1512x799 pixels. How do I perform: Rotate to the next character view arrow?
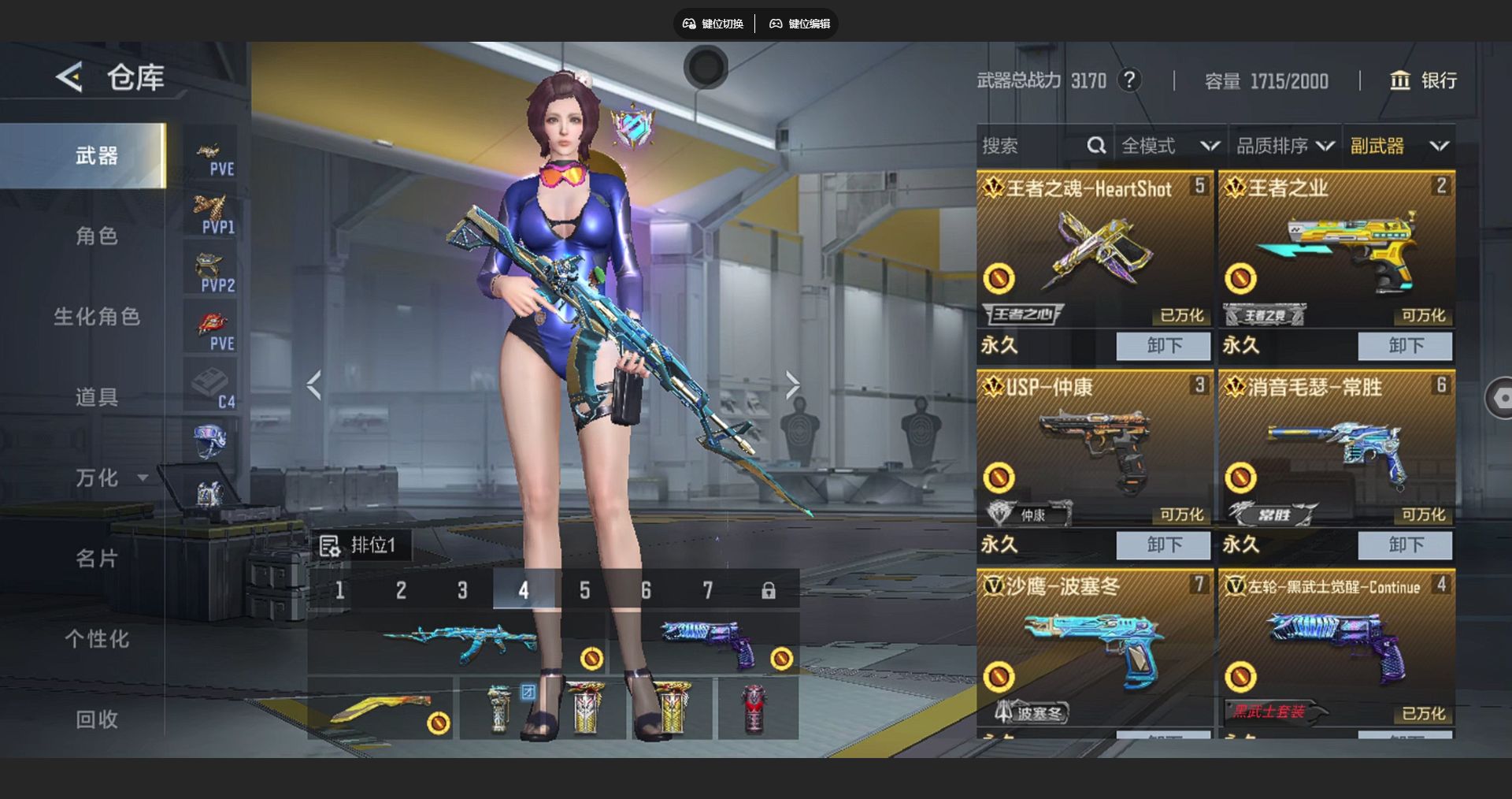[792, 385]
